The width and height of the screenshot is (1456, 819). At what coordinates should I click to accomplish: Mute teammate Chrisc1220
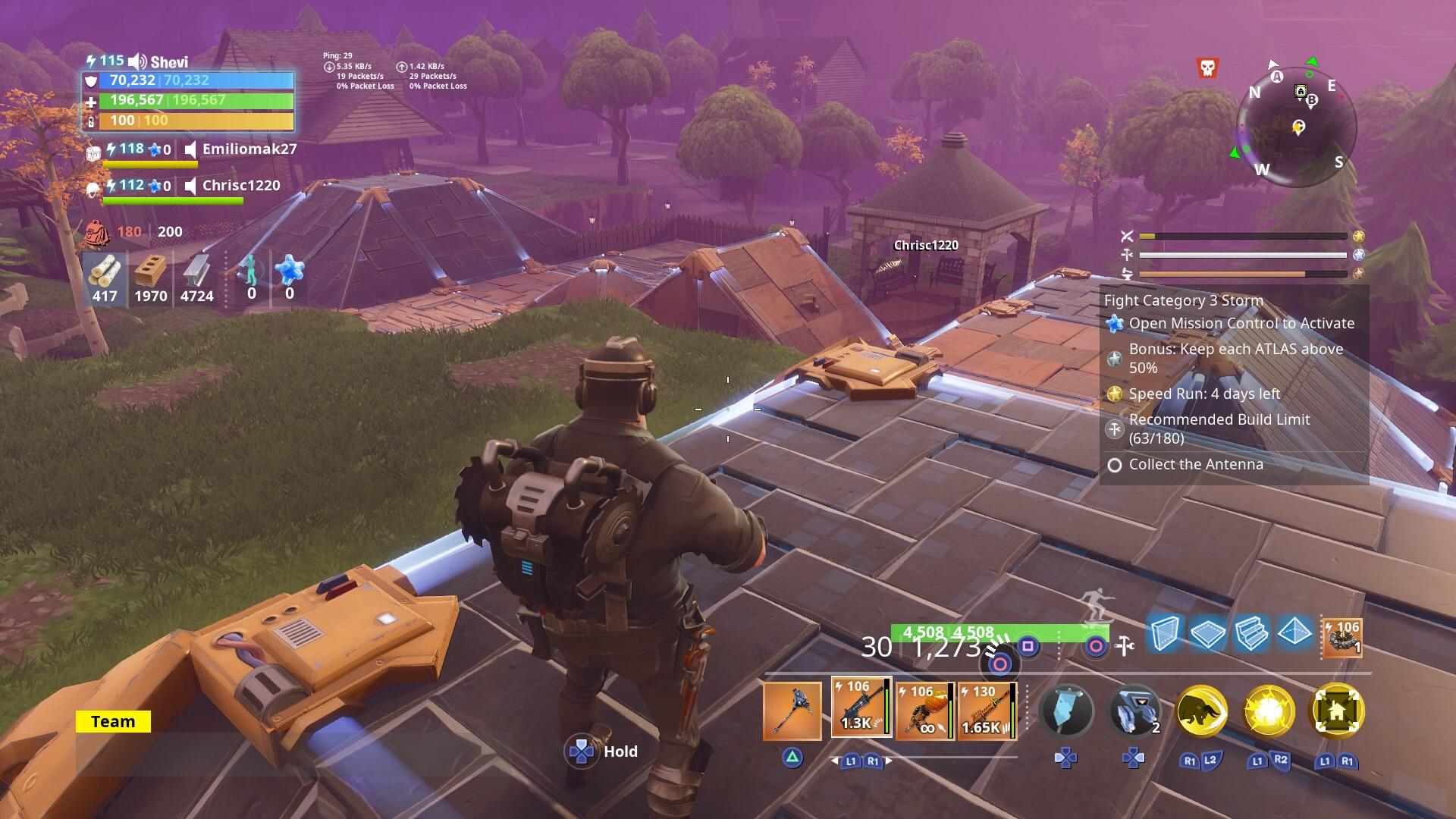click(189, 184)
